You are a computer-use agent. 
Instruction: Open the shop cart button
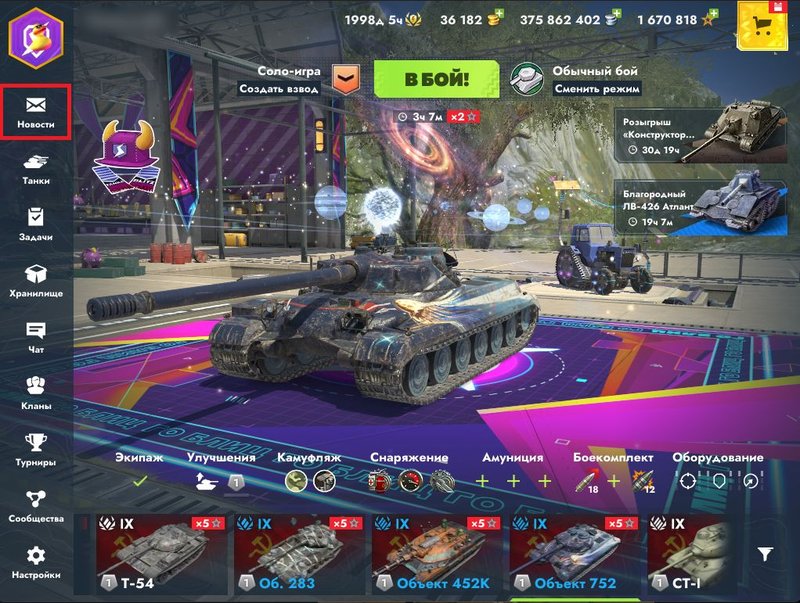pos(765,26)
